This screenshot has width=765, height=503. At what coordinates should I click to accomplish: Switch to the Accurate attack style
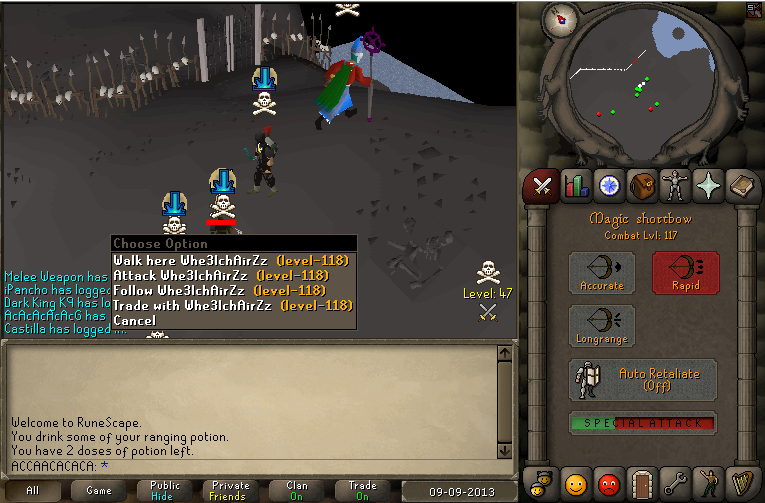[x=602, y=273]
